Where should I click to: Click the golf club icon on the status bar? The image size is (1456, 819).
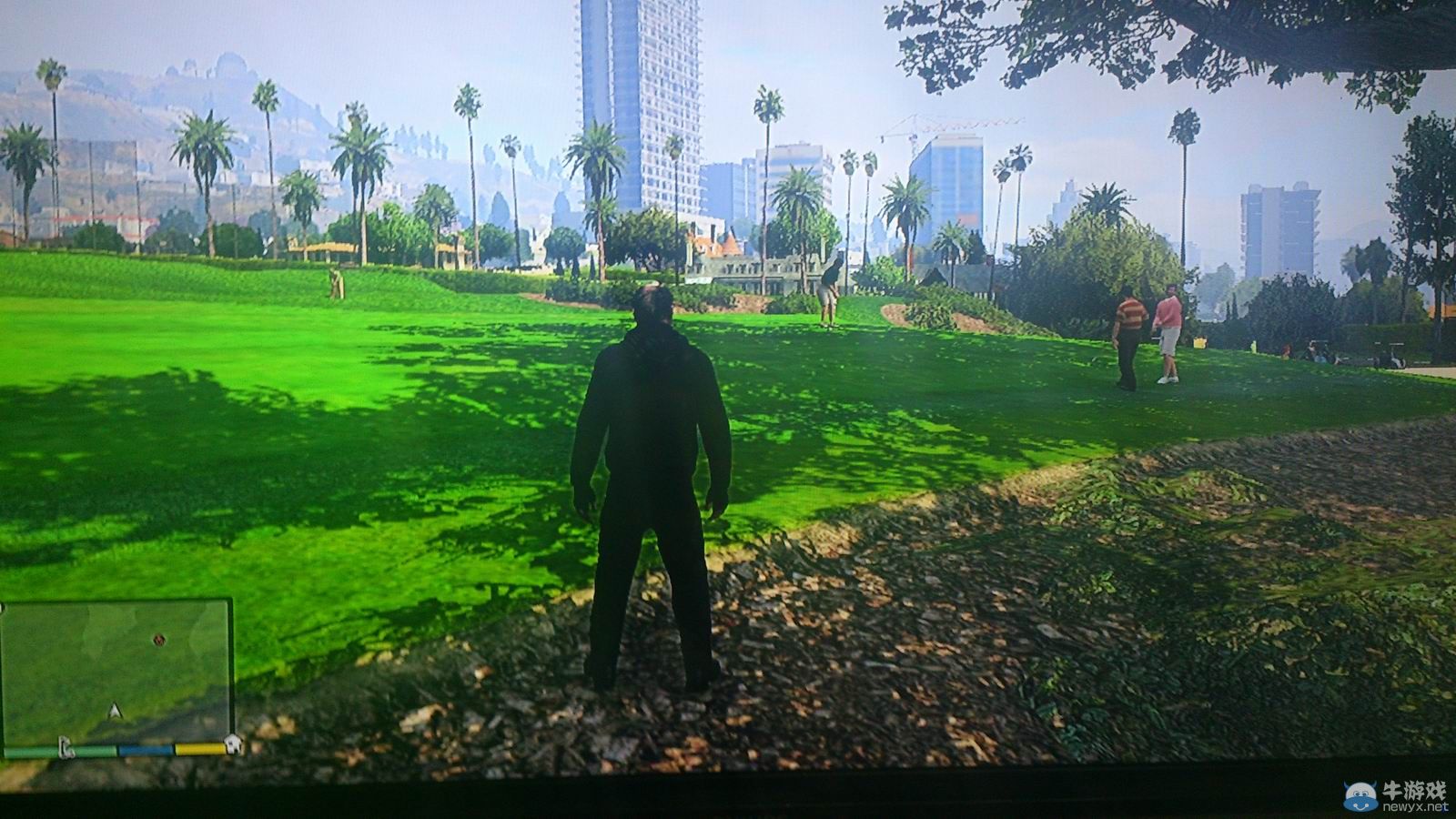click(66, 747)
